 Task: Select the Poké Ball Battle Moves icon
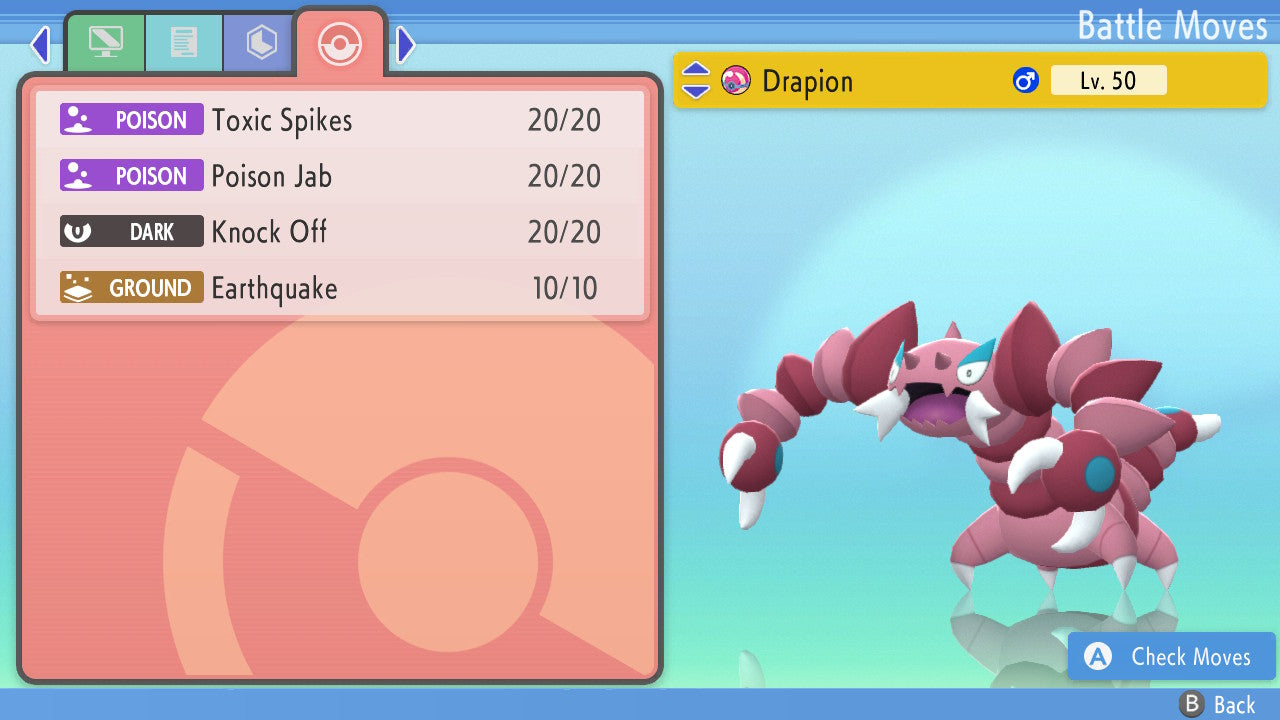(340, 44)
